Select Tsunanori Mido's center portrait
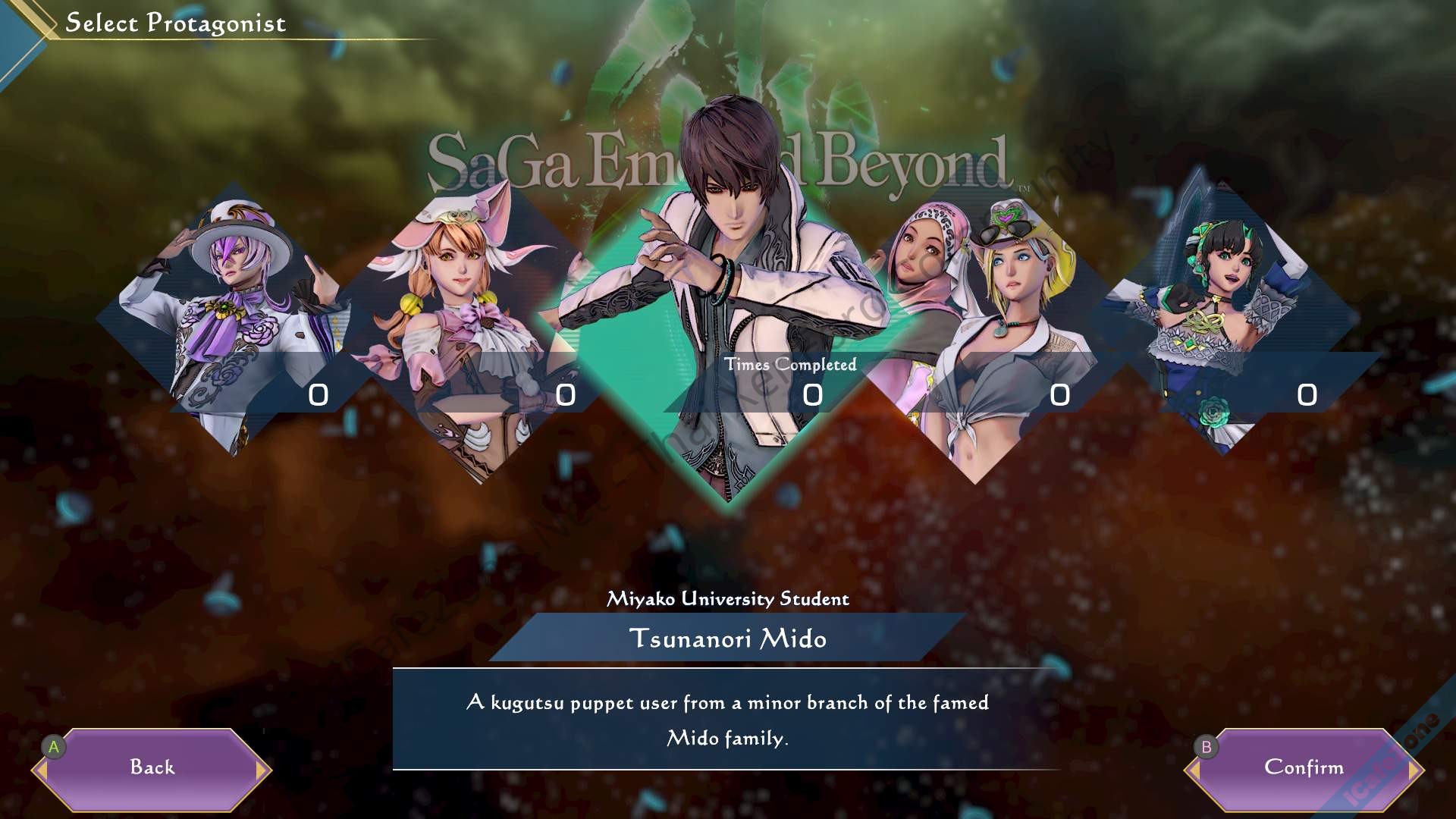Image resolution: width=1456 pixels, height=819 pixels. tap(728, 303)
